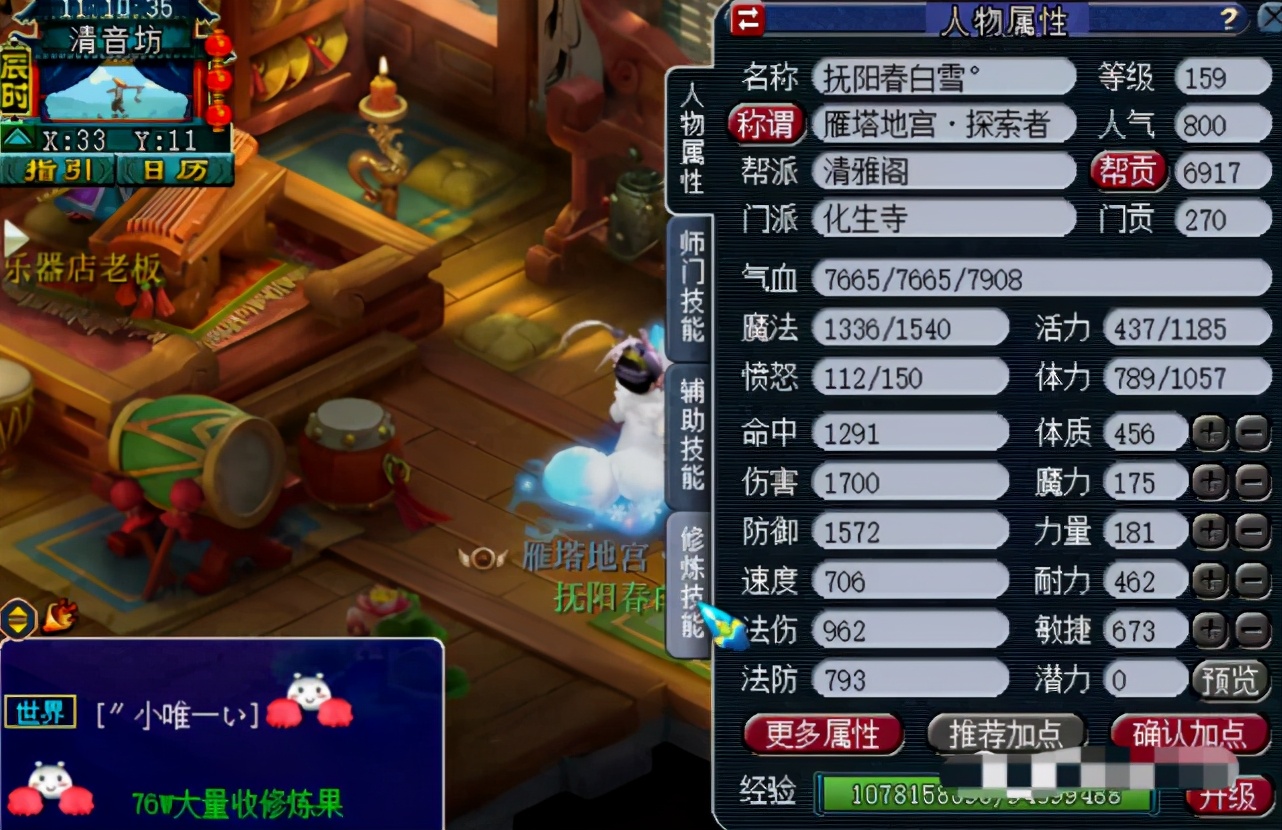Image resolution: width=1282 pixels, height=830 pixels.
Task: Click the red 帮贡 seal icon
Action: click(1129, 170)
